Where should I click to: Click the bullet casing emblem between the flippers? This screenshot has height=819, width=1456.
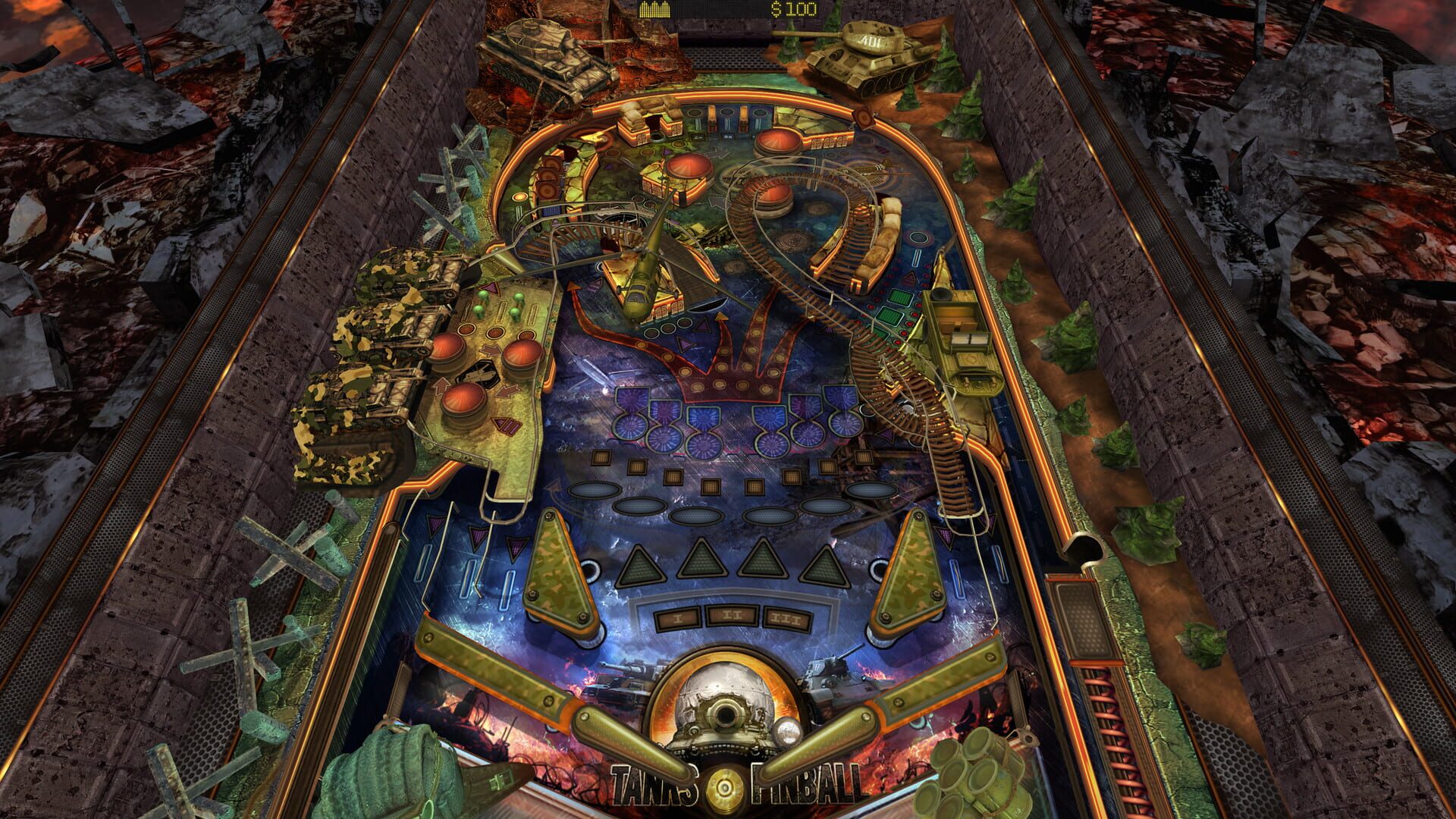pyautogui.click(x=726, y=786)
